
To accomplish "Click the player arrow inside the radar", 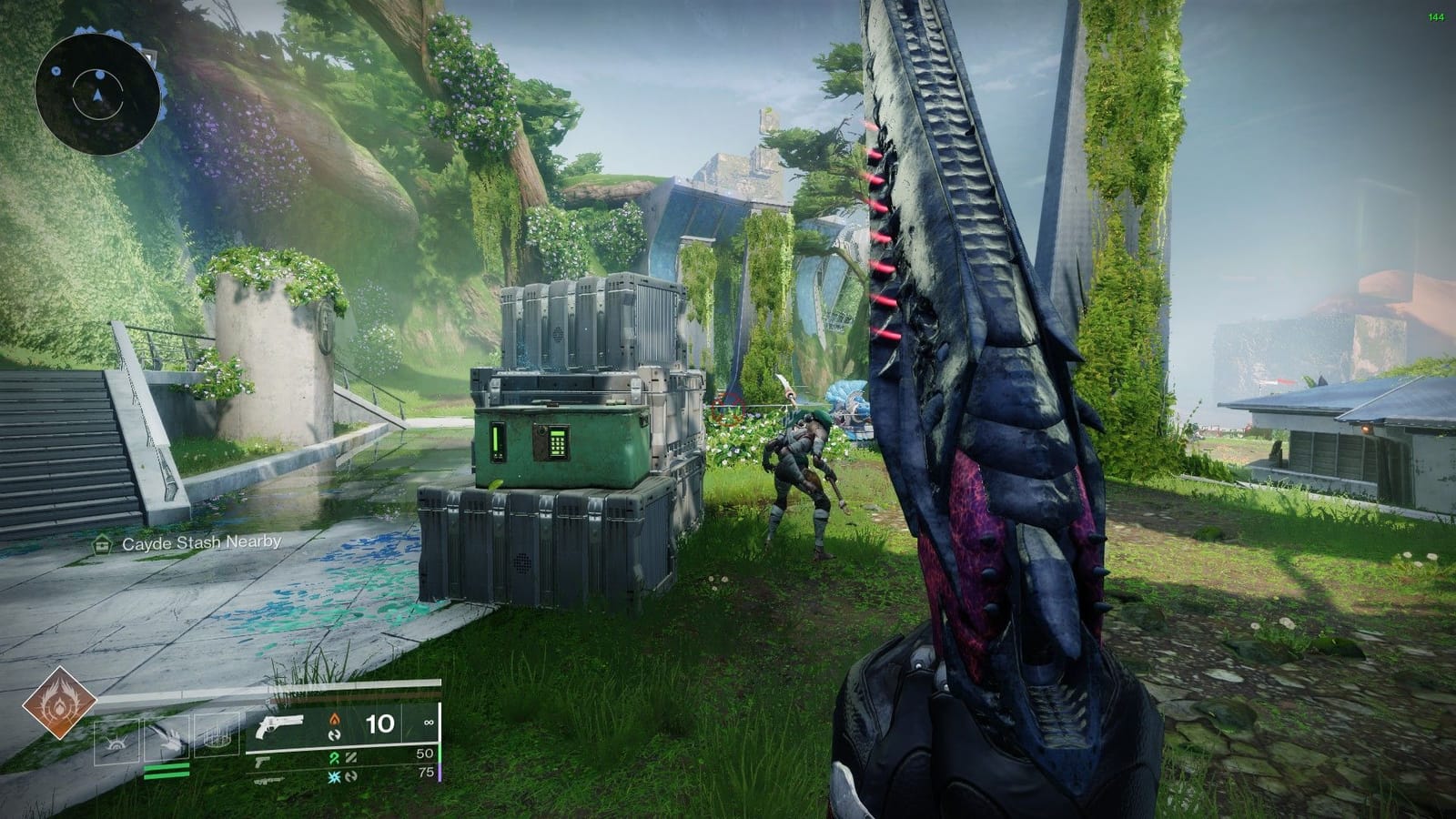I will tap(98, 94).
